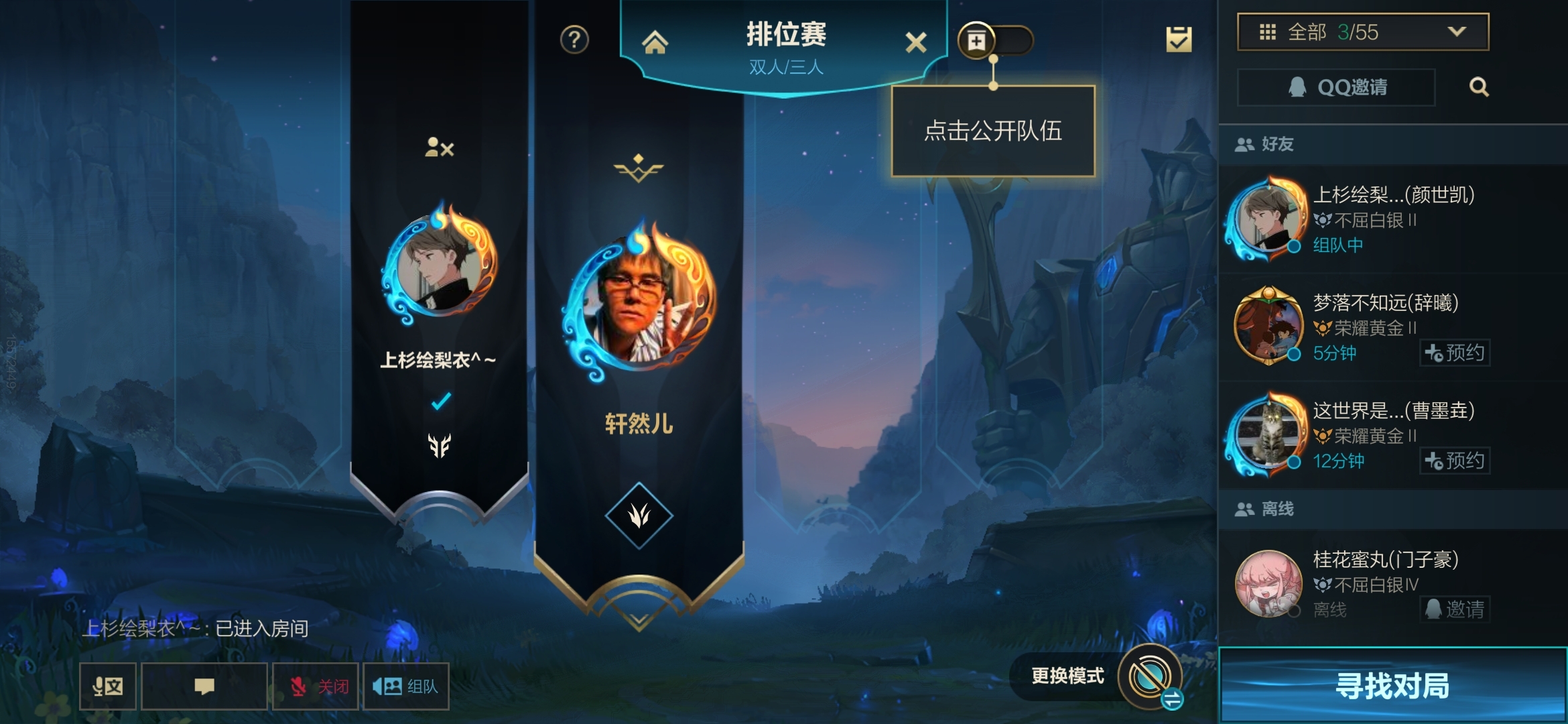Image resolution: width=1568 pixels, height=724 pixels.
Task: Toggle the public team switch
Action: 1004,40
